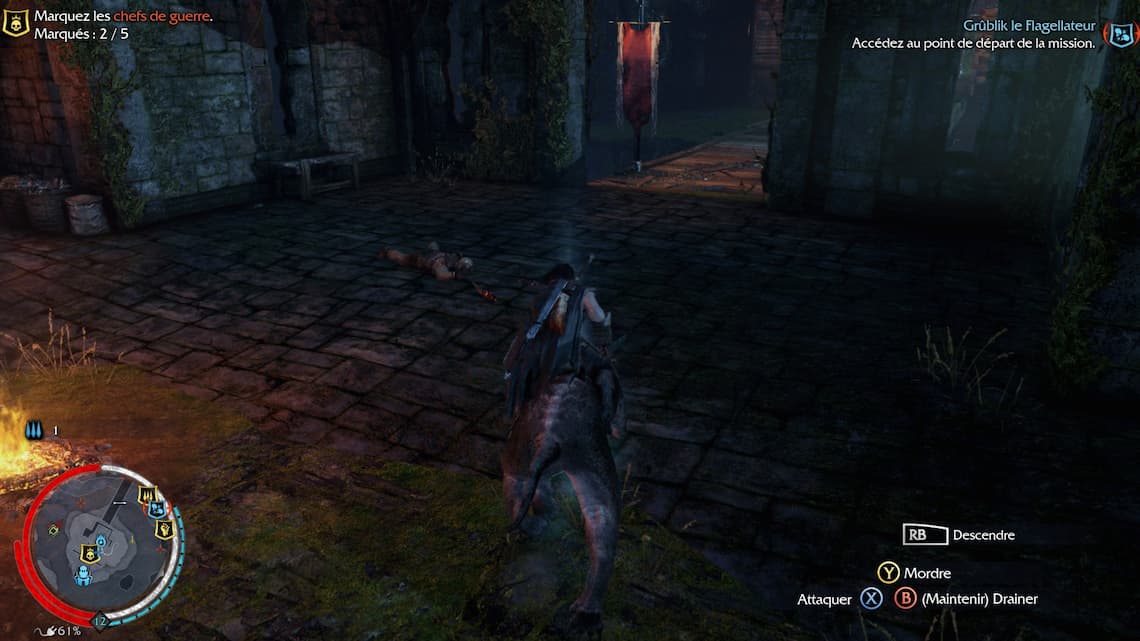Click the blue forge tower marker on minimap
Viewport: 1140px width, 641px height.
click(82, 576)
